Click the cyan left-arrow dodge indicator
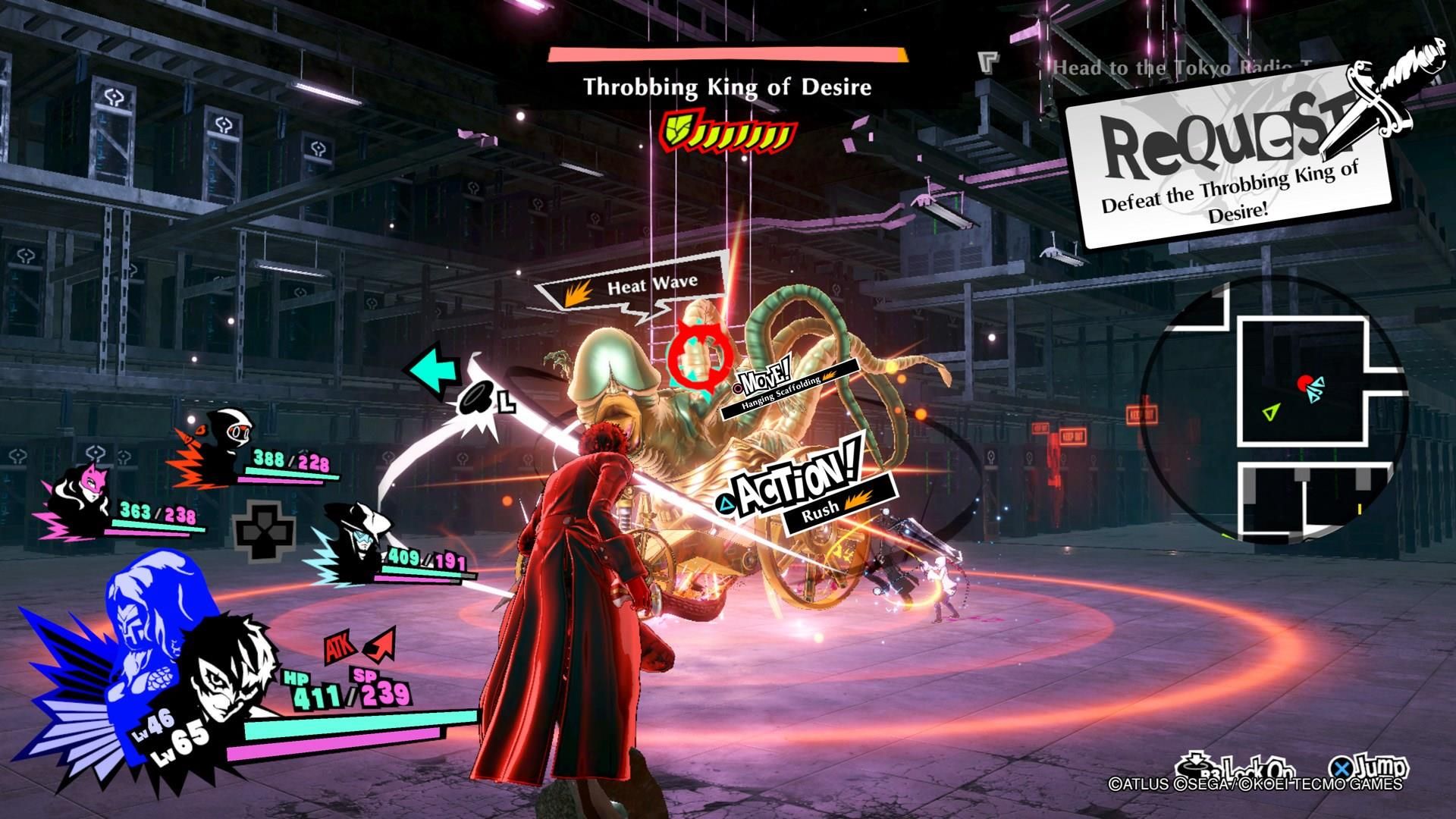The height and width of the screenshot is (819, 1456). [434, 372]
